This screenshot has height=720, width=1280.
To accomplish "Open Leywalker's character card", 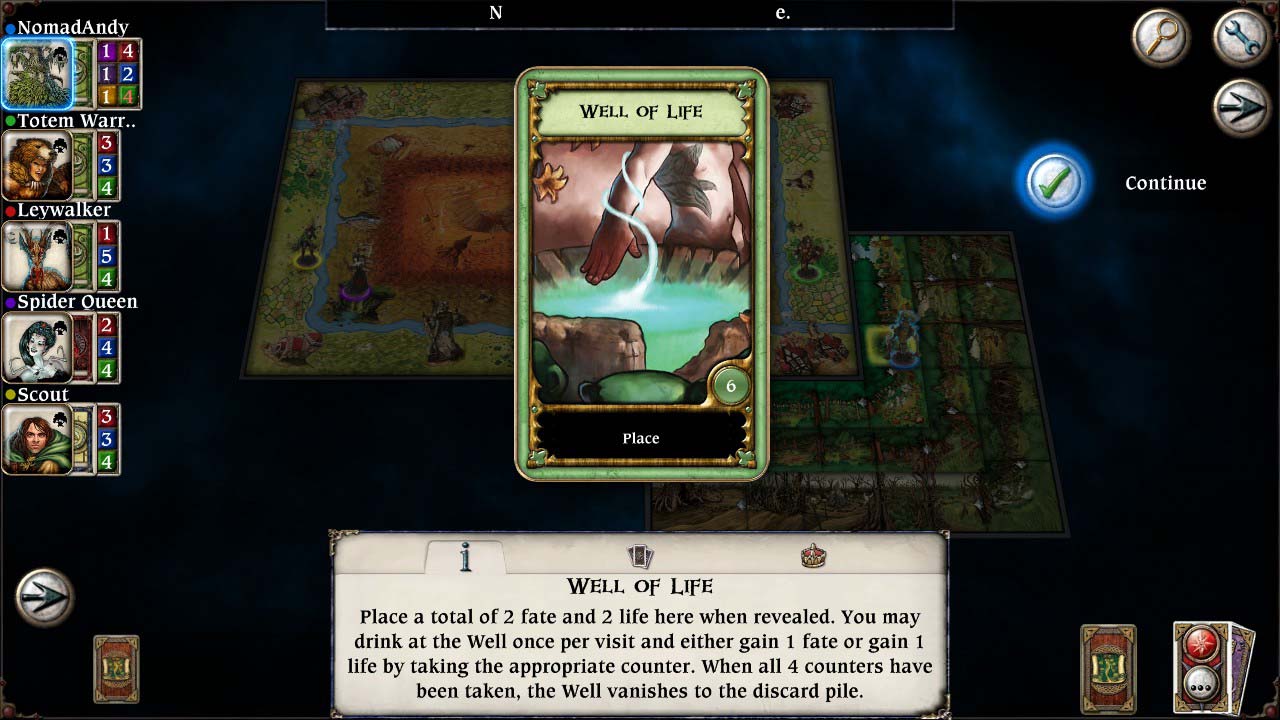I will (x=37, y=257).
